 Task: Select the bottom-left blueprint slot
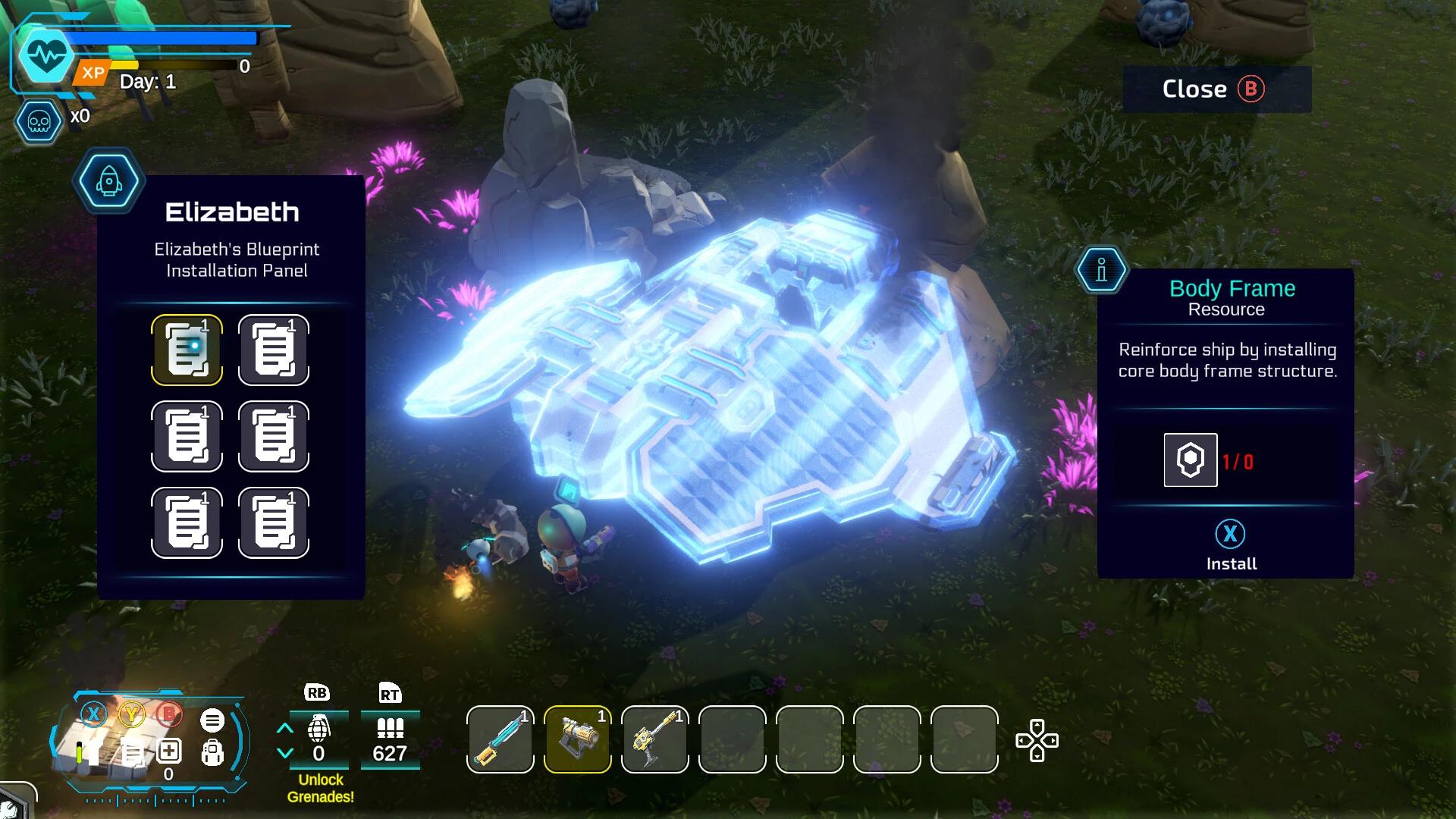(x=187, y=522)
